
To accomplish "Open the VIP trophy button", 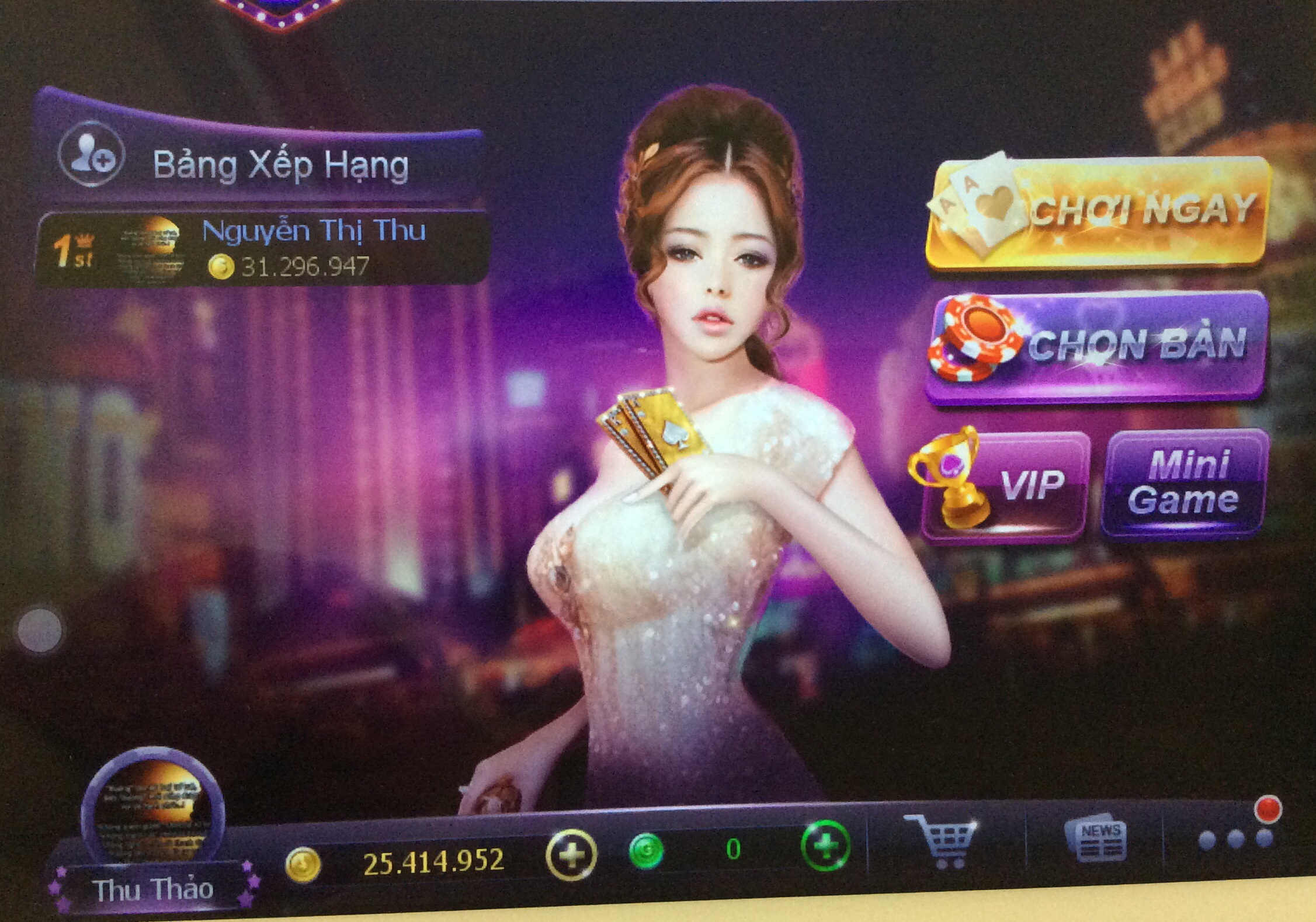I will coord(1002,485).
